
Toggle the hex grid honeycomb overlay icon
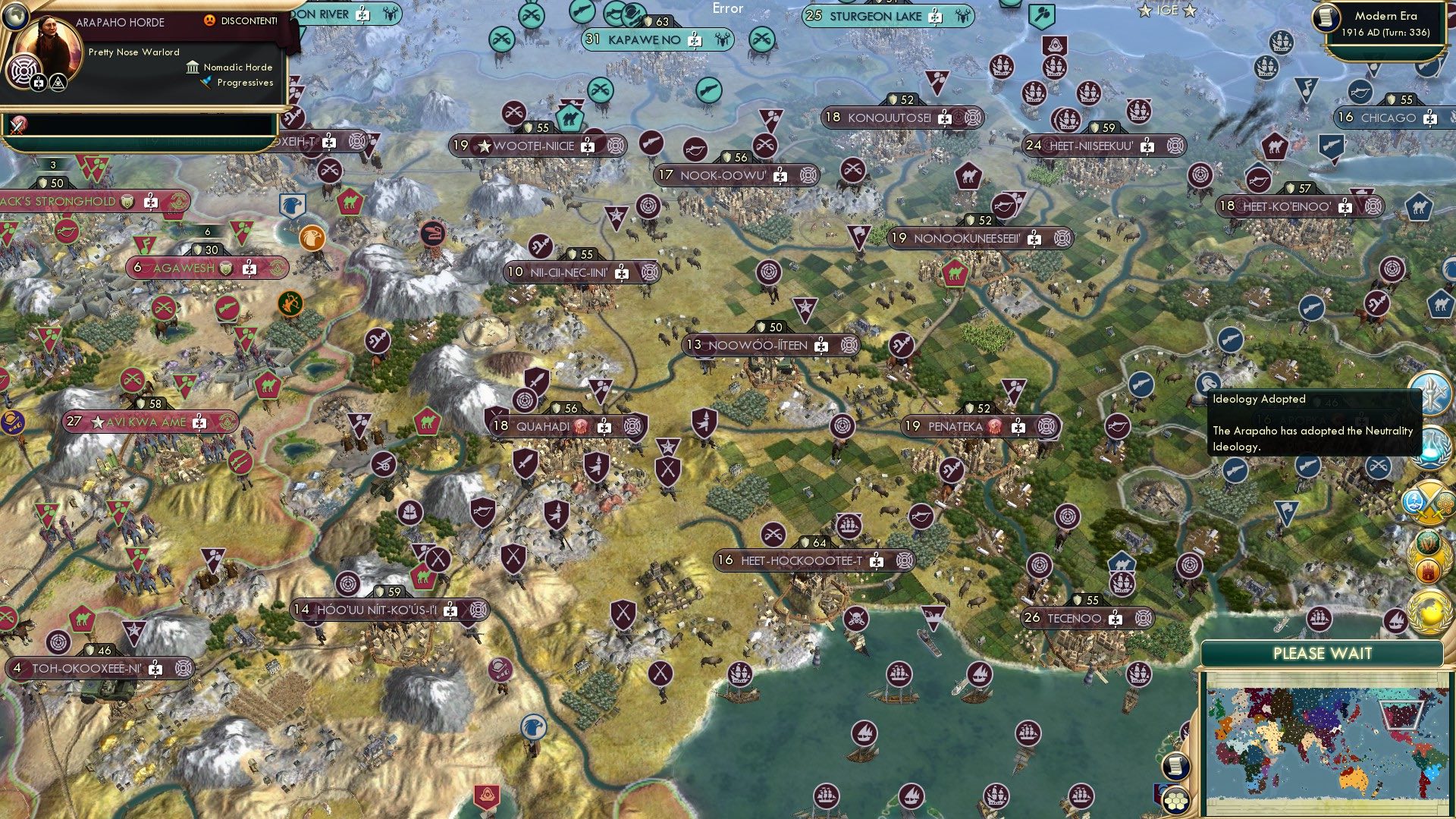point(1176,802)
